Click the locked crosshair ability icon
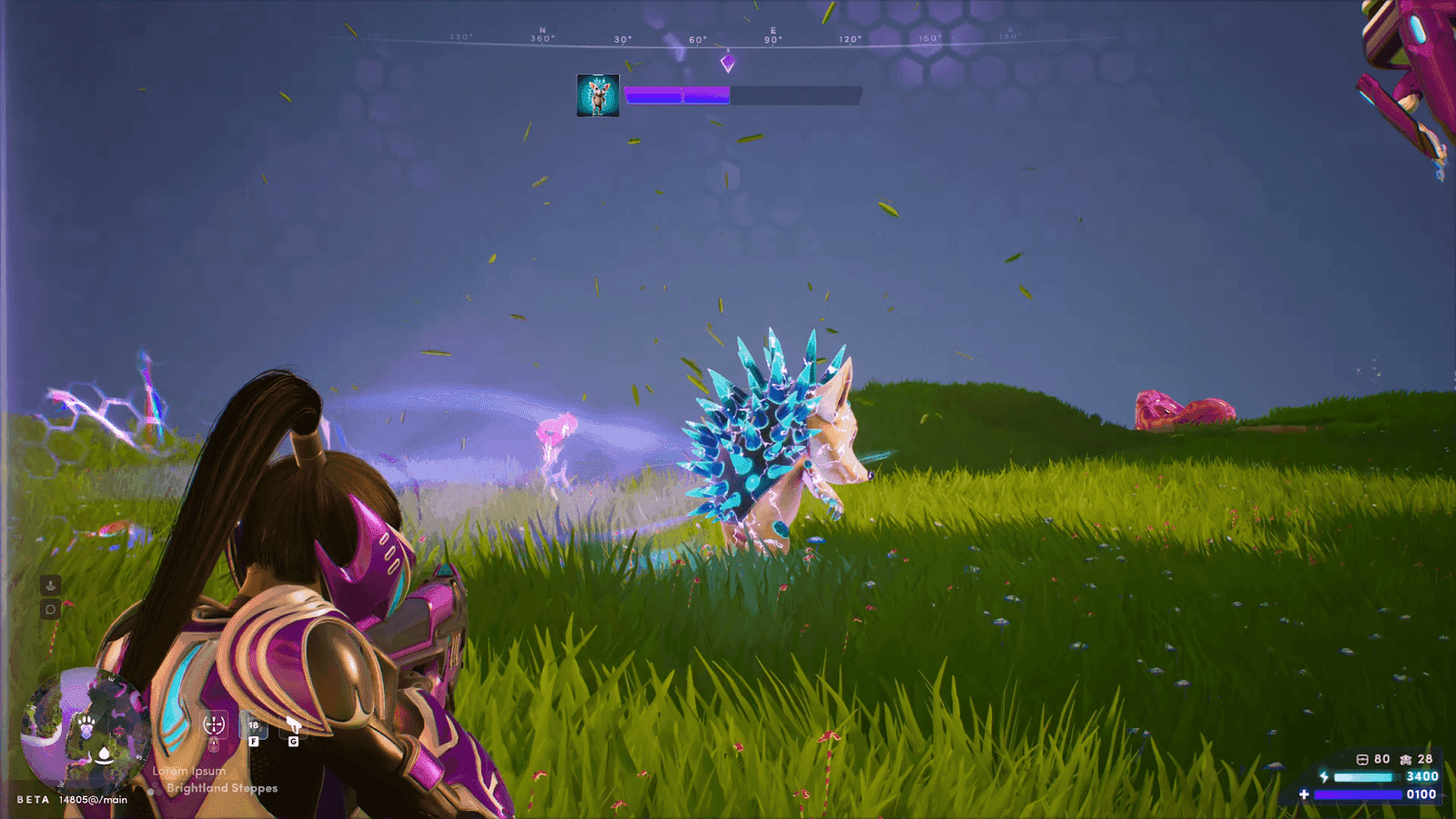The width and height of the screenshot is (1456, 819). click(x=215, y=724)
